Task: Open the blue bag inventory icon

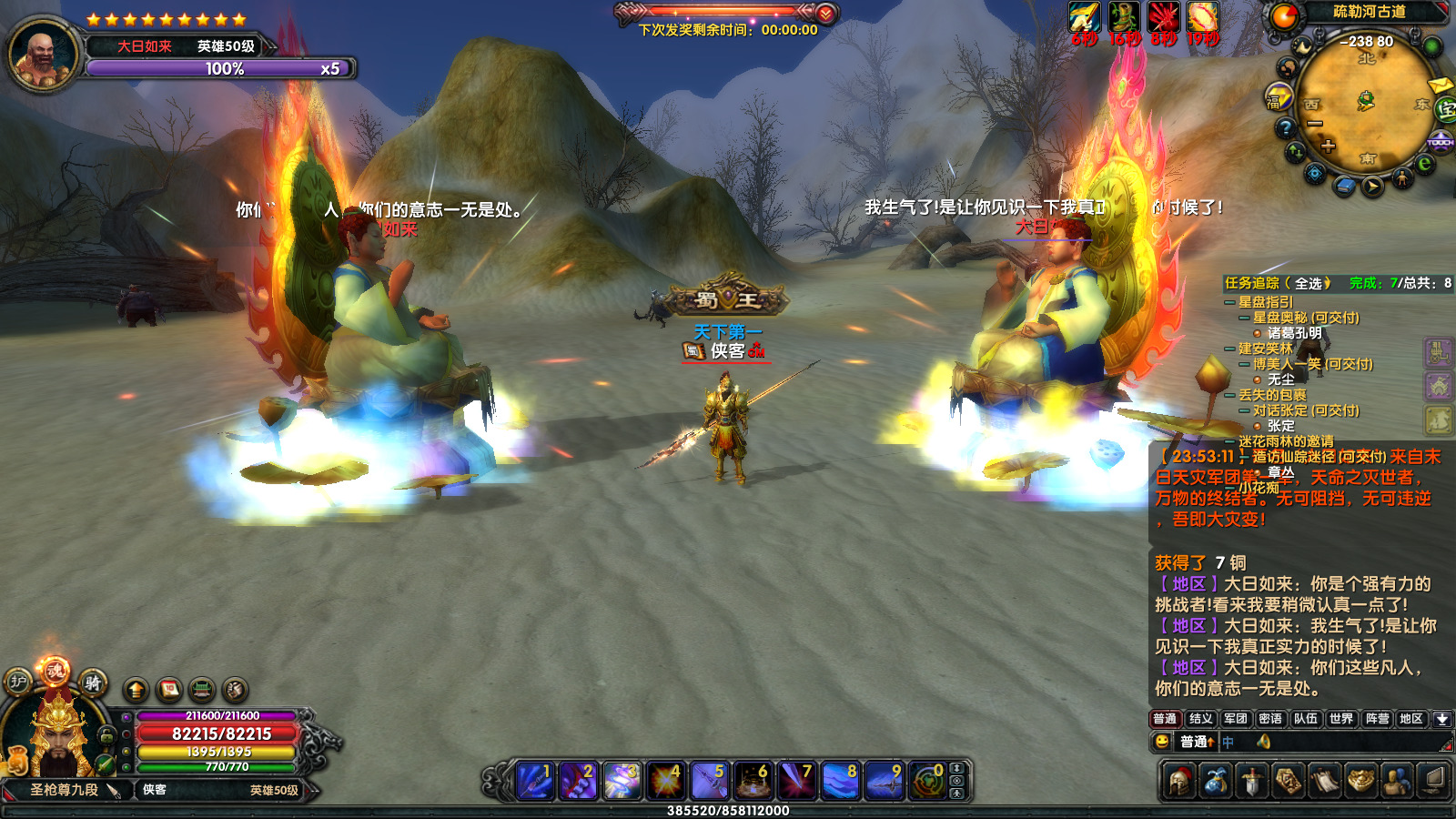Action: click(1216, 781)
